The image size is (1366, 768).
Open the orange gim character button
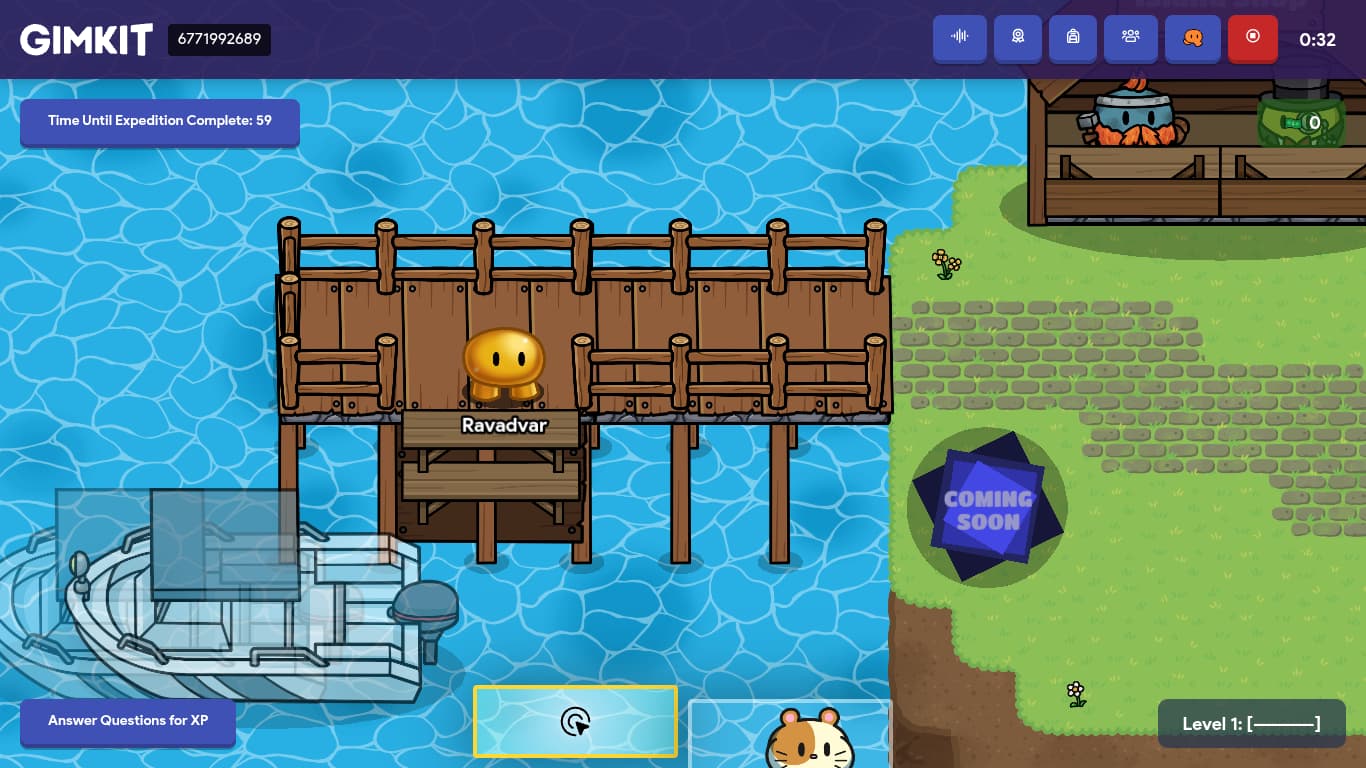point(1193,38)
